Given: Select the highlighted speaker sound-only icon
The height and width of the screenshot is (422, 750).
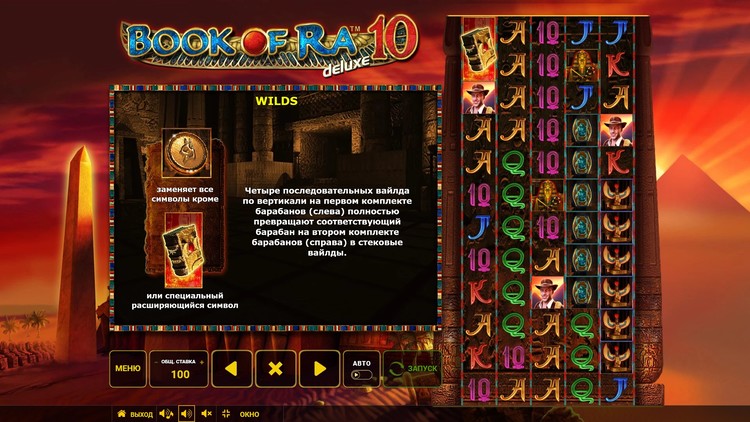Looking at the screenshot, I should click(x=186, y=413).
